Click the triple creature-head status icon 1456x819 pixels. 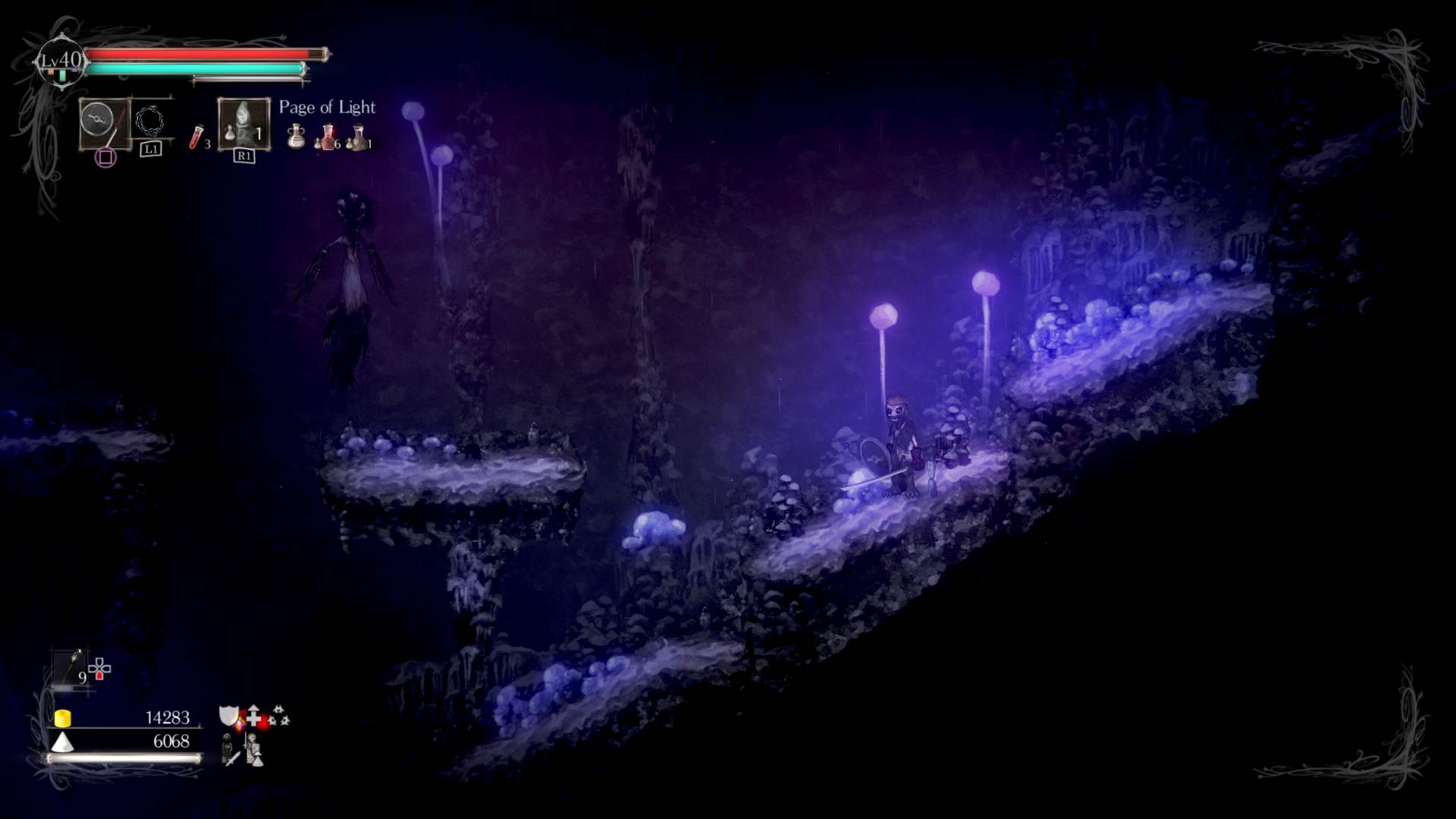(x=279, y=715)
